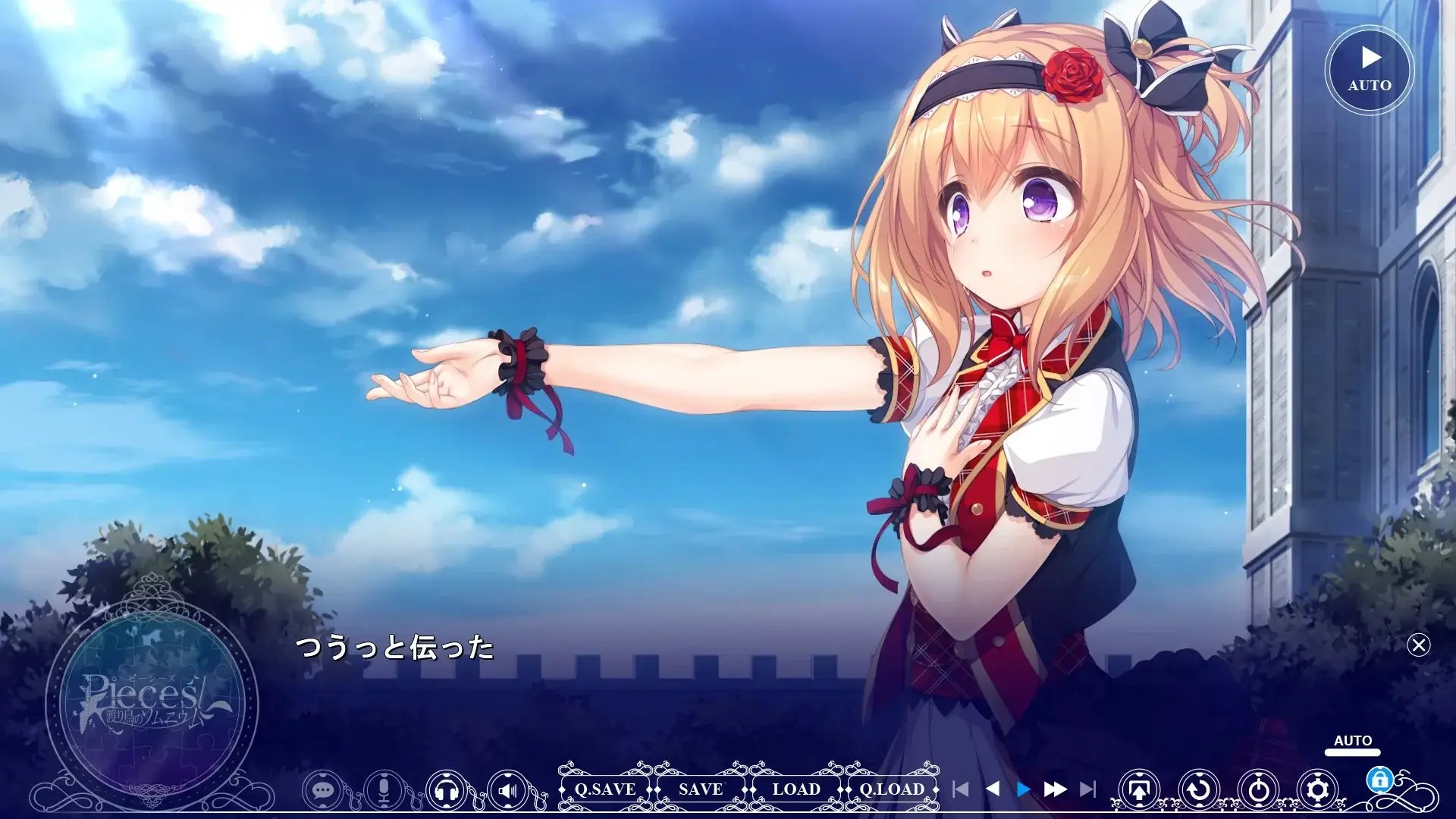Click the circular return arrow icon
This screenshot has height=819, width=1456.
1199,790
